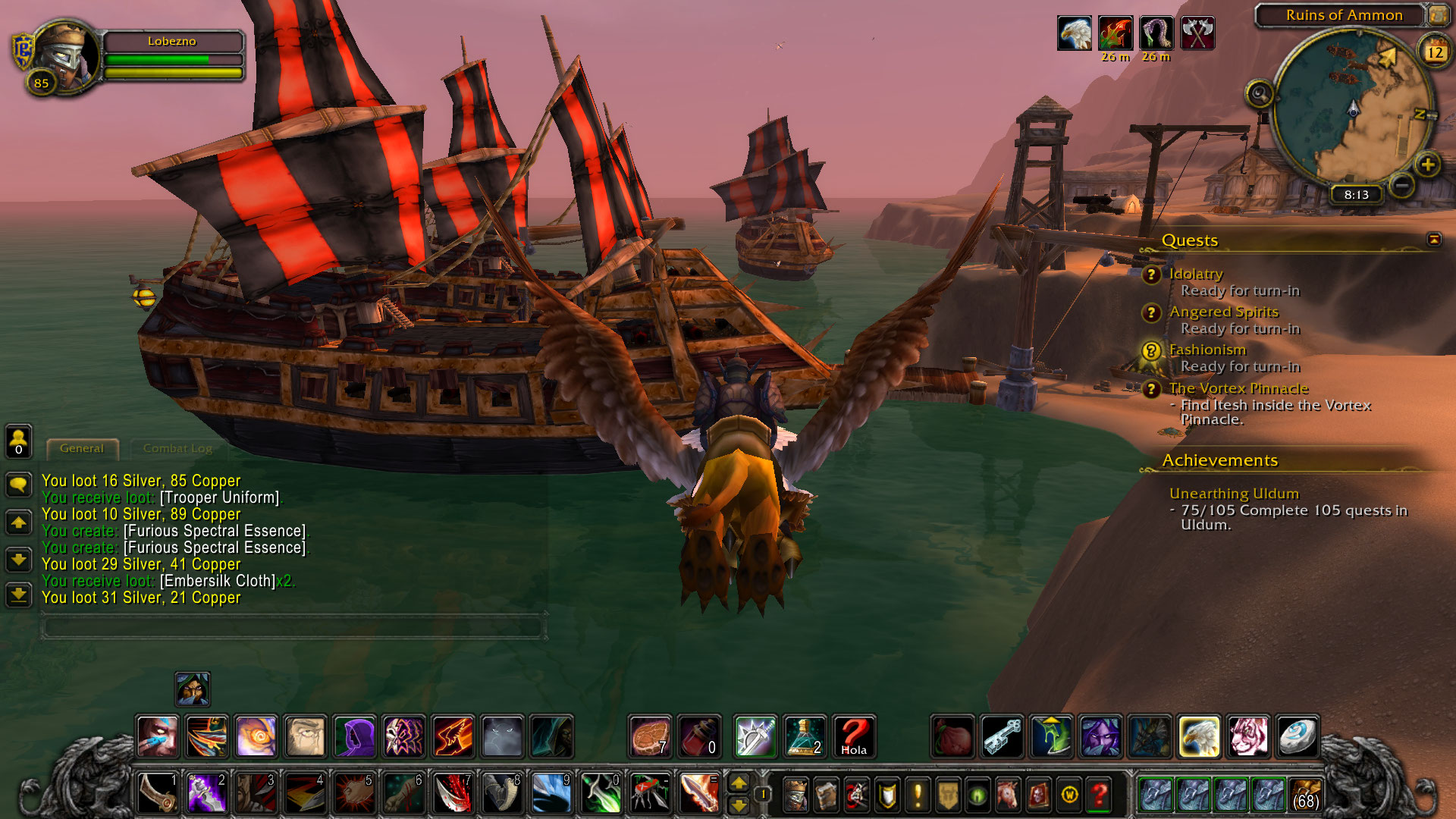Collapse the Quests objective tracker
This screenshot has width=1456, height=819.
[x=1433, y=240]
